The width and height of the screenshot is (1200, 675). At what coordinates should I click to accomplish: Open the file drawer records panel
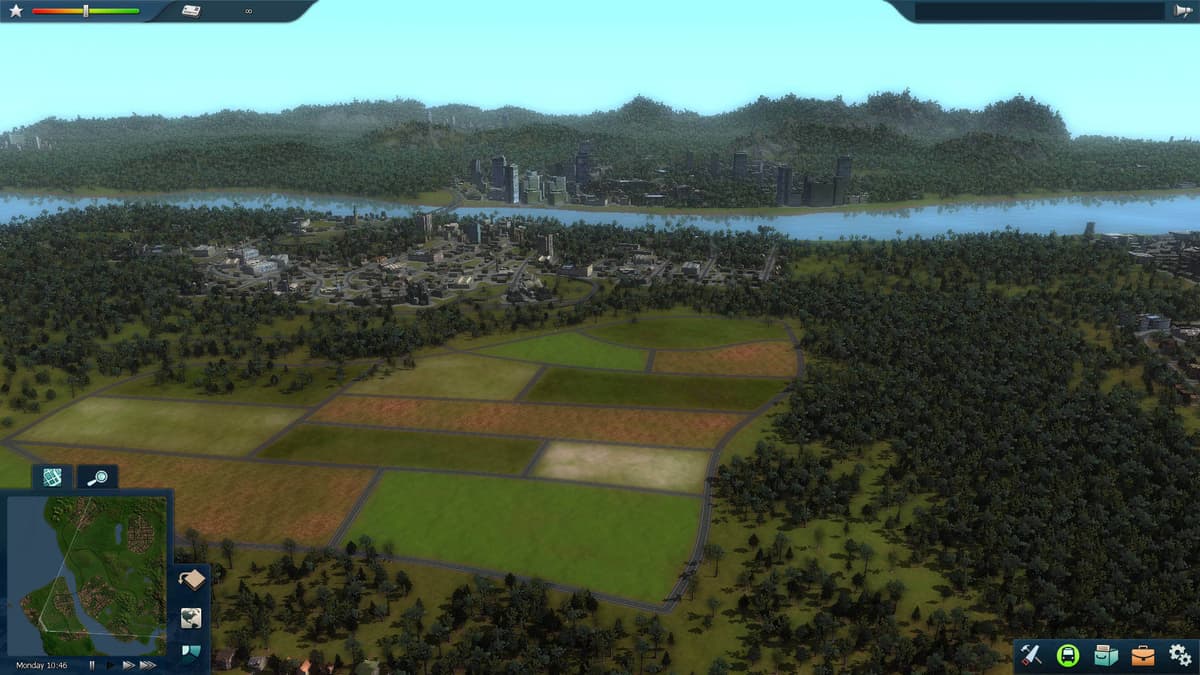coord(1105,655)
